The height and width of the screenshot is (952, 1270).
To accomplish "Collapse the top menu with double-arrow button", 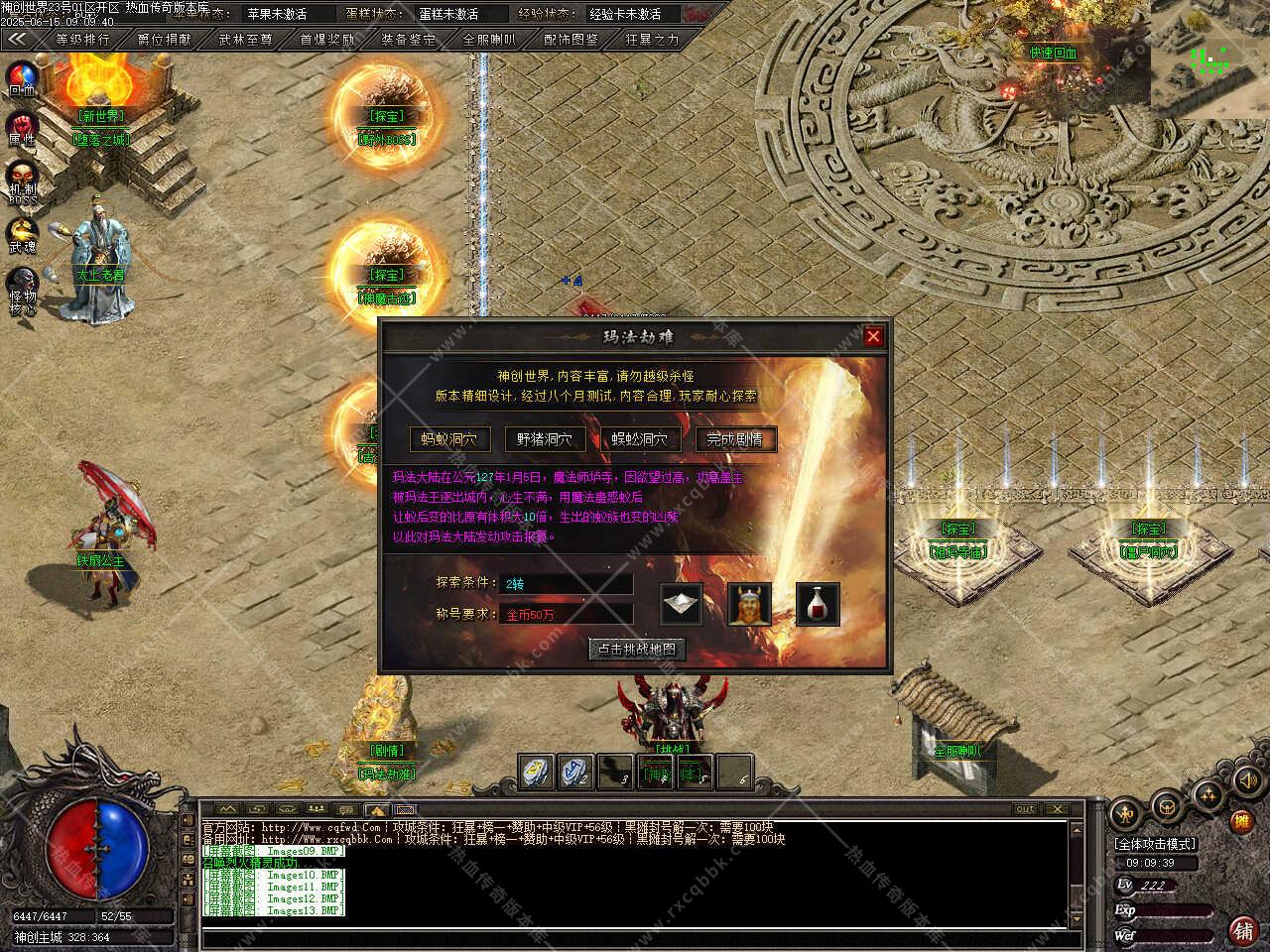I will pyautogui.click(x=18, y=40).
